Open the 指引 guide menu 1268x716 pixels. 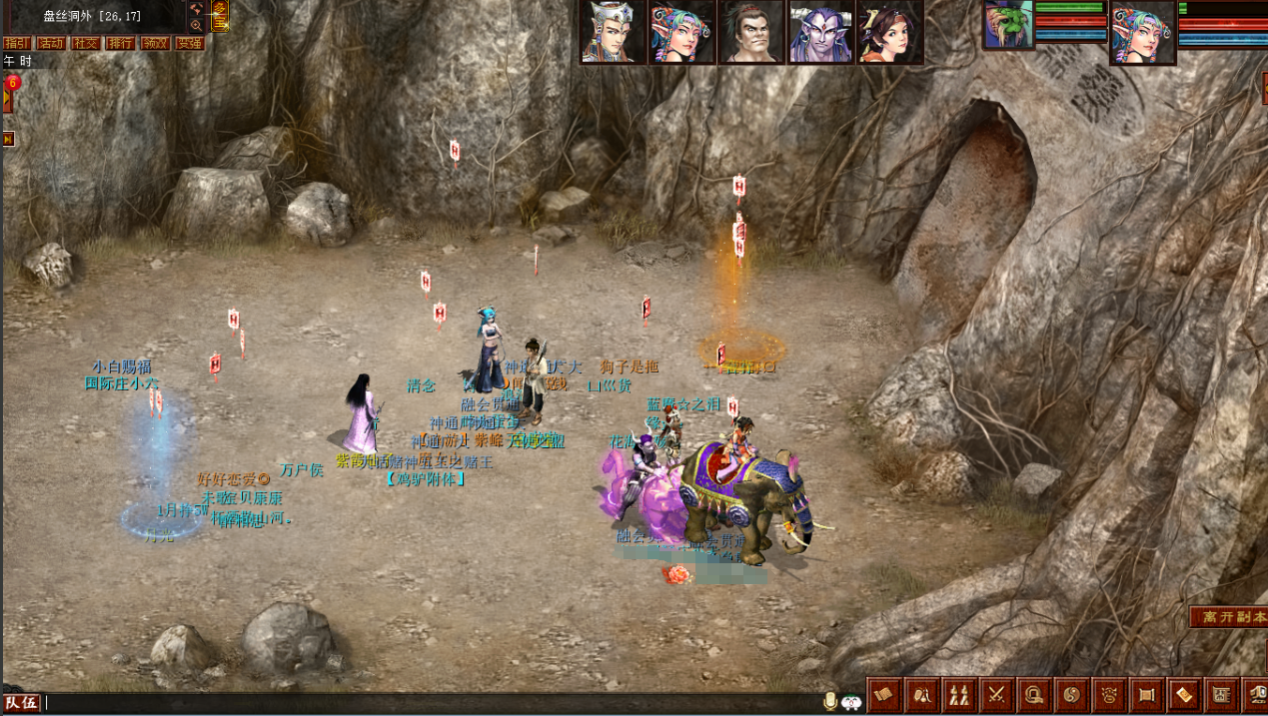coord(16,43)
